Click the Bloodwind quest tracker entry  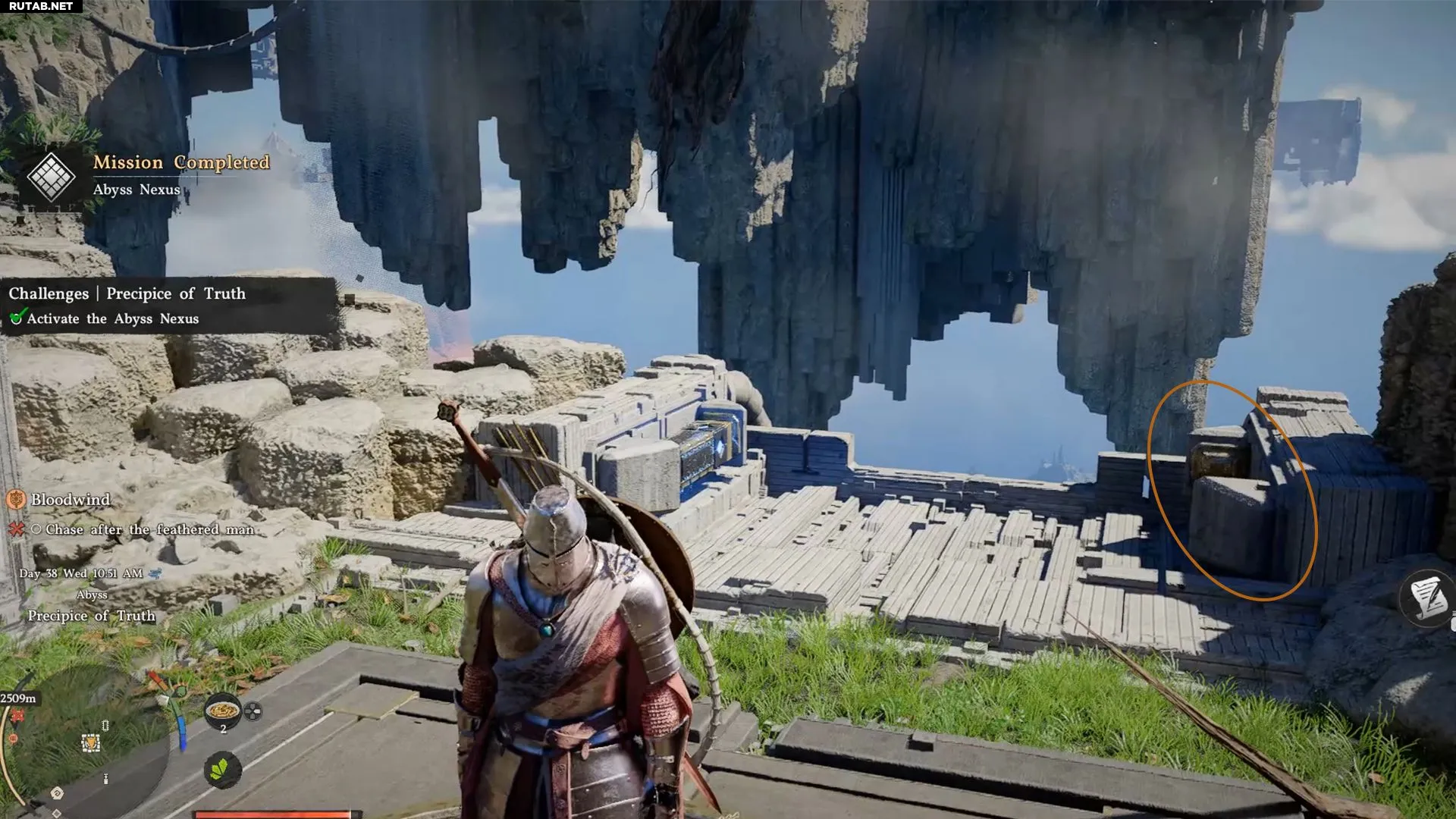(x=71, y=500)
